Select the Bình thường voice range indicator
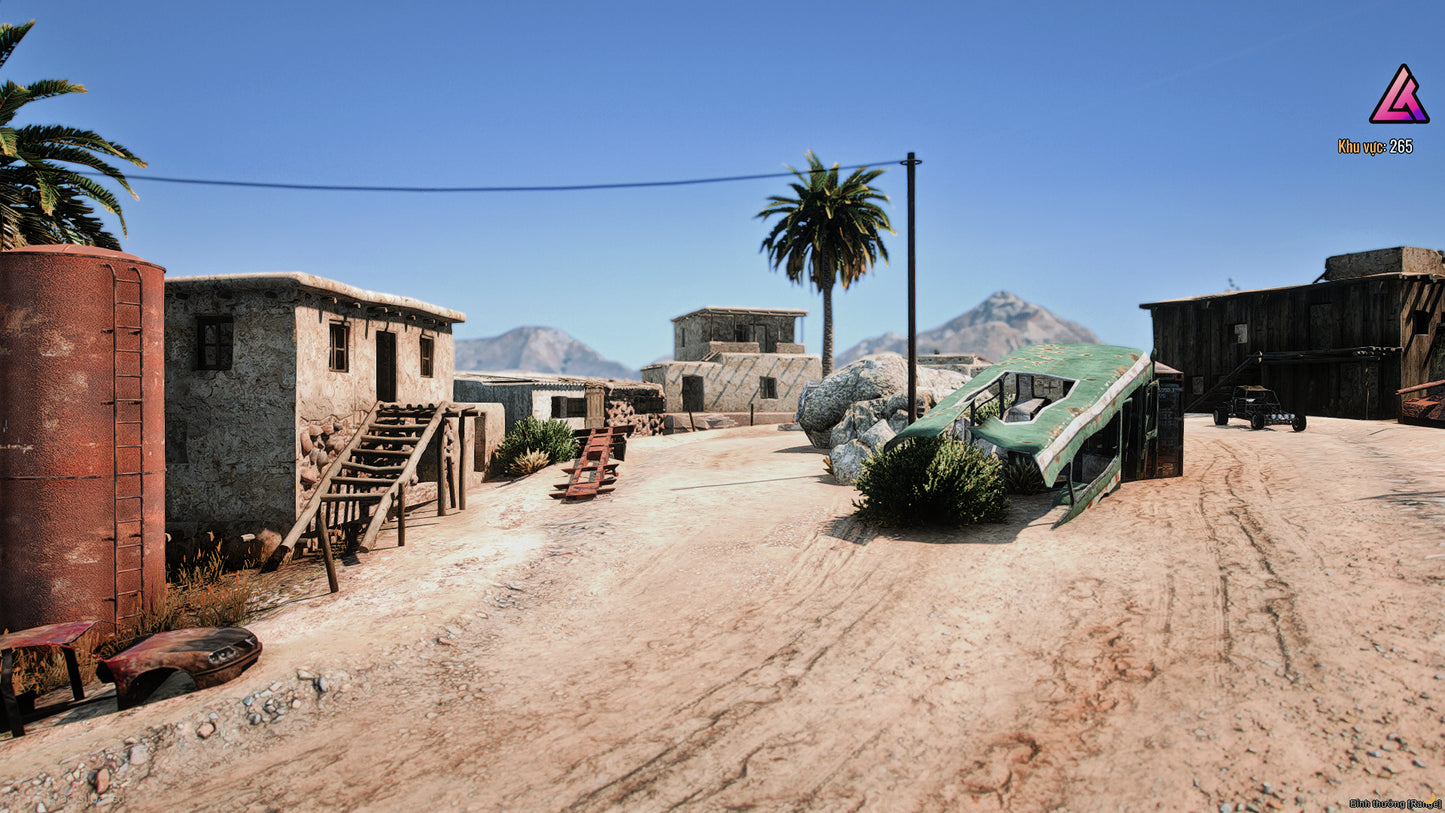This screenshot has height=813, width=1445. [1394, 803]
